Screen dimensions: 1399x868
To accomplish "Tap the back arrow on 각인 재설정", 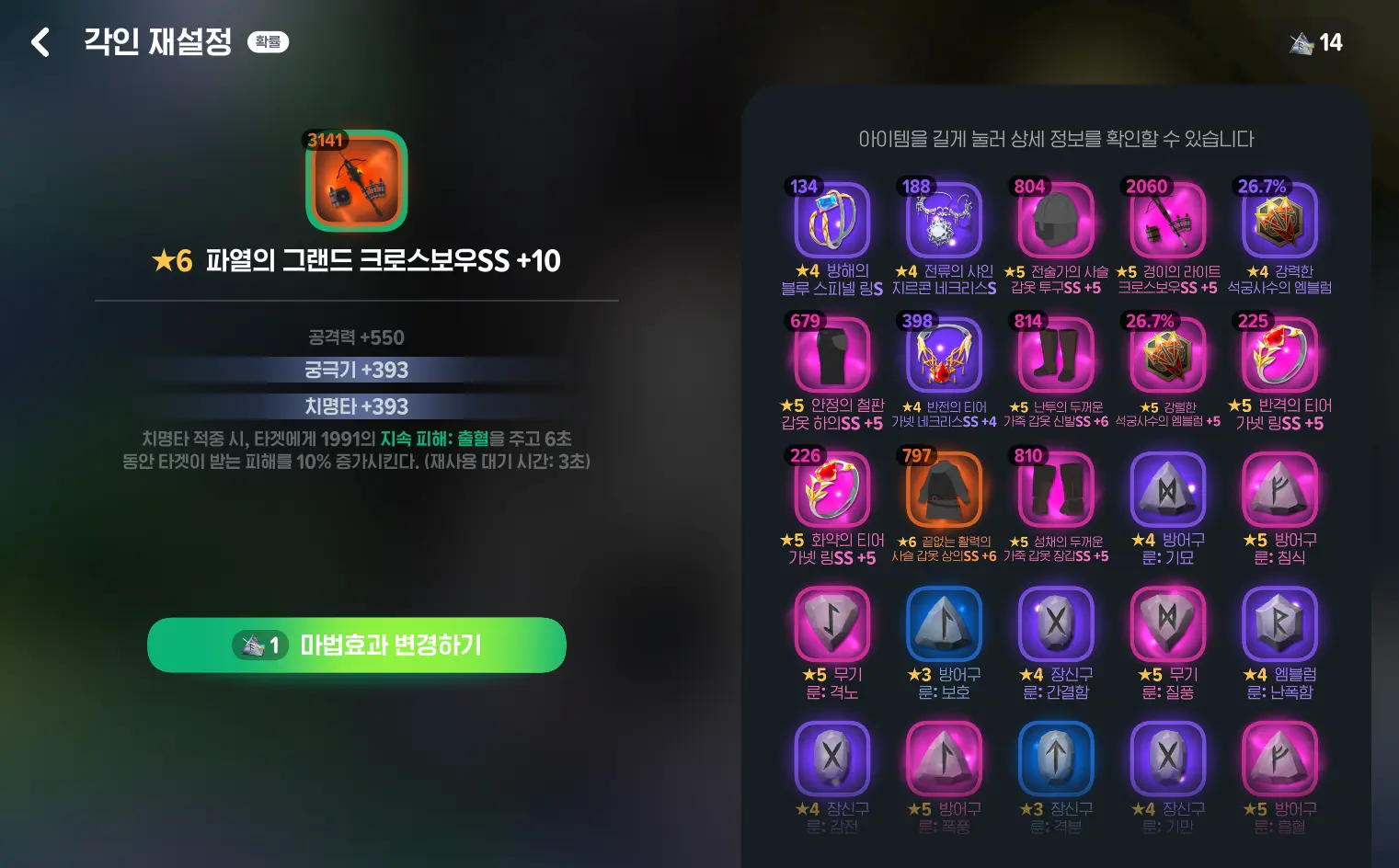I will click(x=40, y=41).
